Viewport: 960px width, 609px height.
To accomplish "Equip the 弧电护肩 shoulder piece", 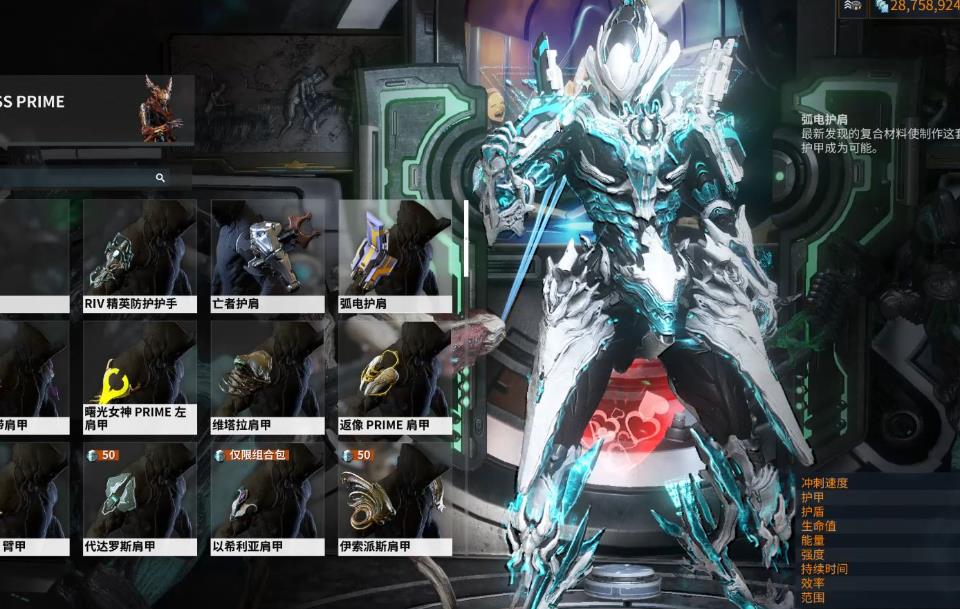I will [x=394, y=255].
